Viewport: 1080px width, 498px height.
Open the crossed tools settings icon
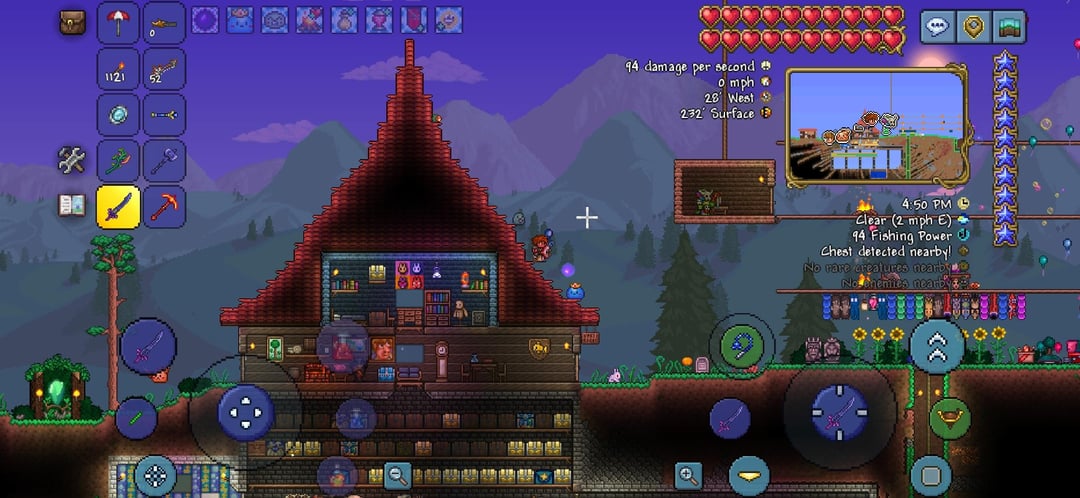pyautogui.click(x=72, y=159)
